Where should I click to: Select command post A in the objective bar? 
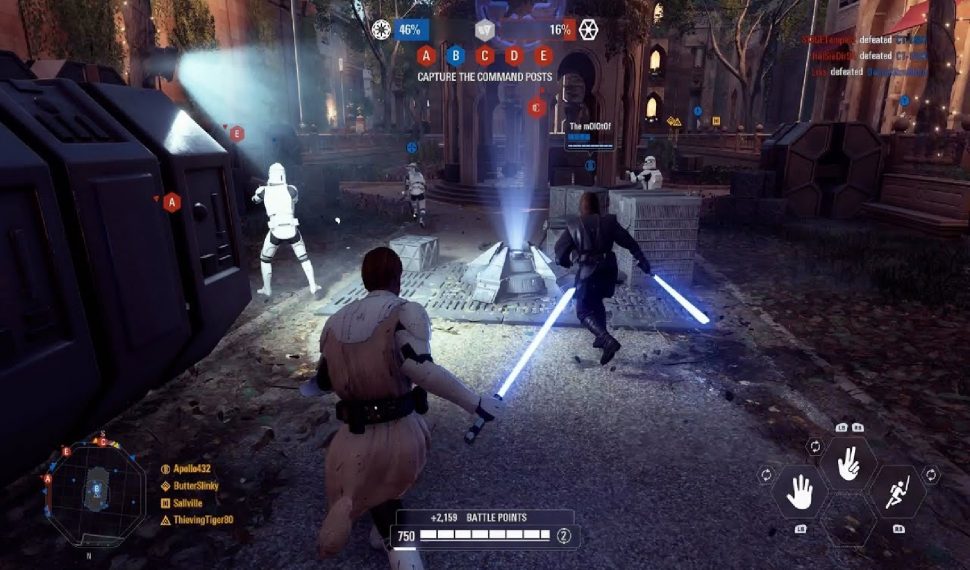pyautogui.click(x=426, y=56)
